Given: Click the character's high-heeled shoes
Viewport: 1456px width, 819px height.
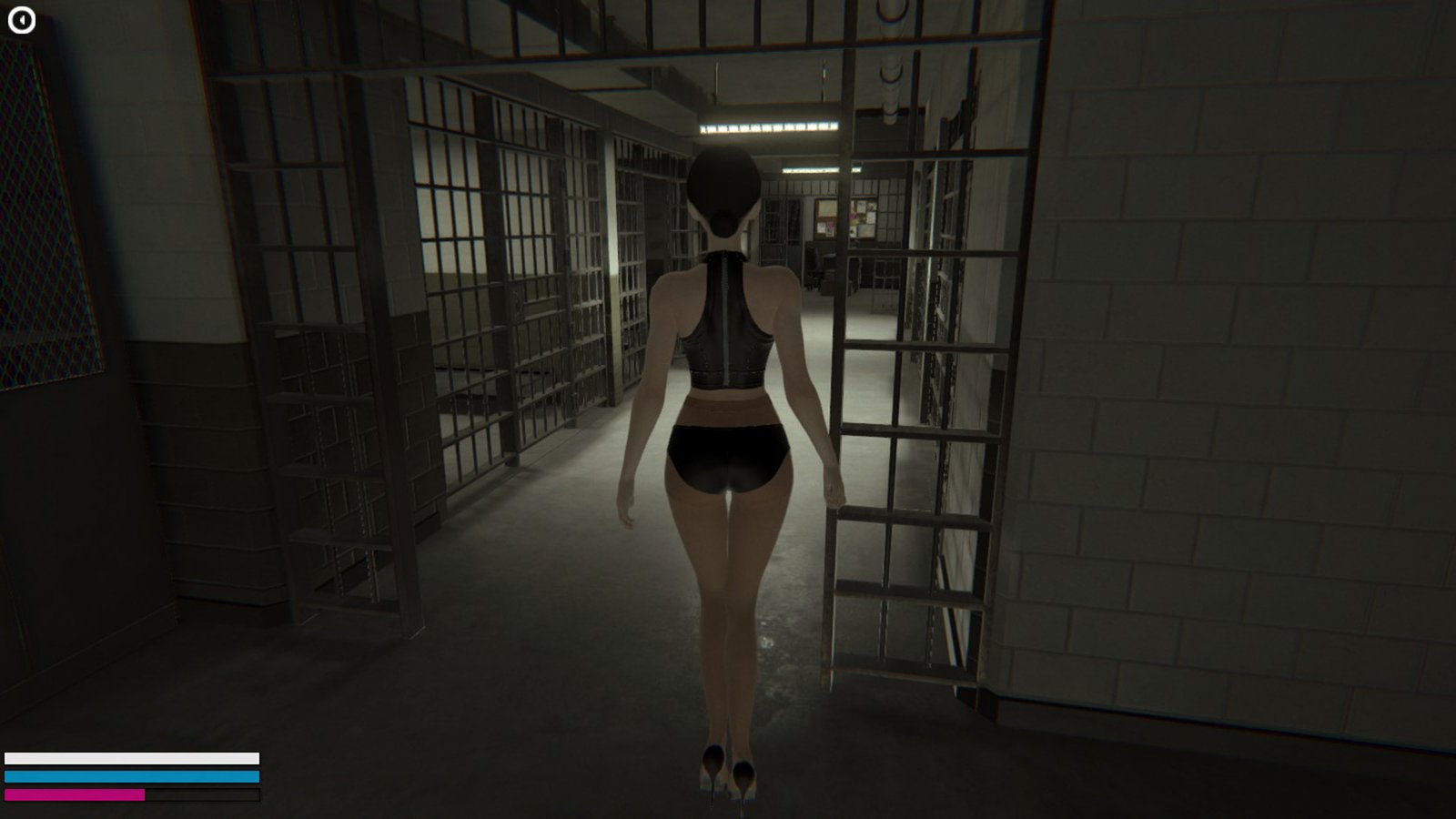Looking at the screenshot, I should click(x=726, y=778).
